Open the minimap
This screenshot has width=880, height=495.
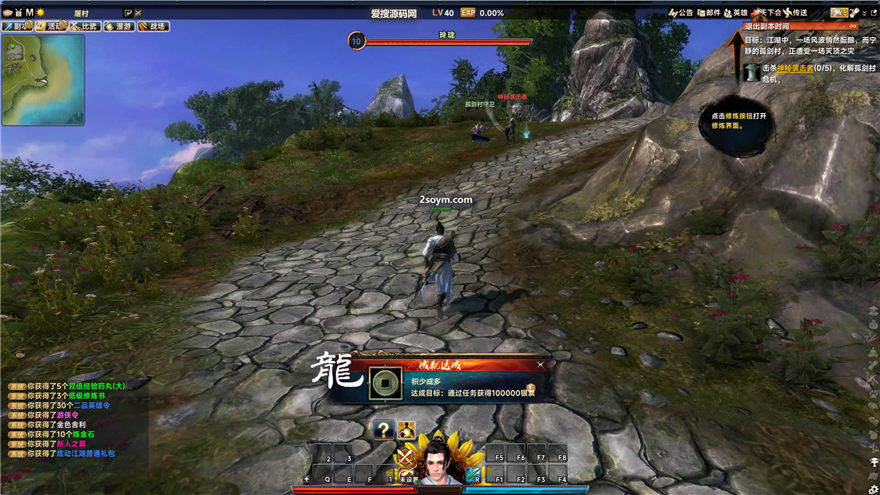click(x=43, y=80)
